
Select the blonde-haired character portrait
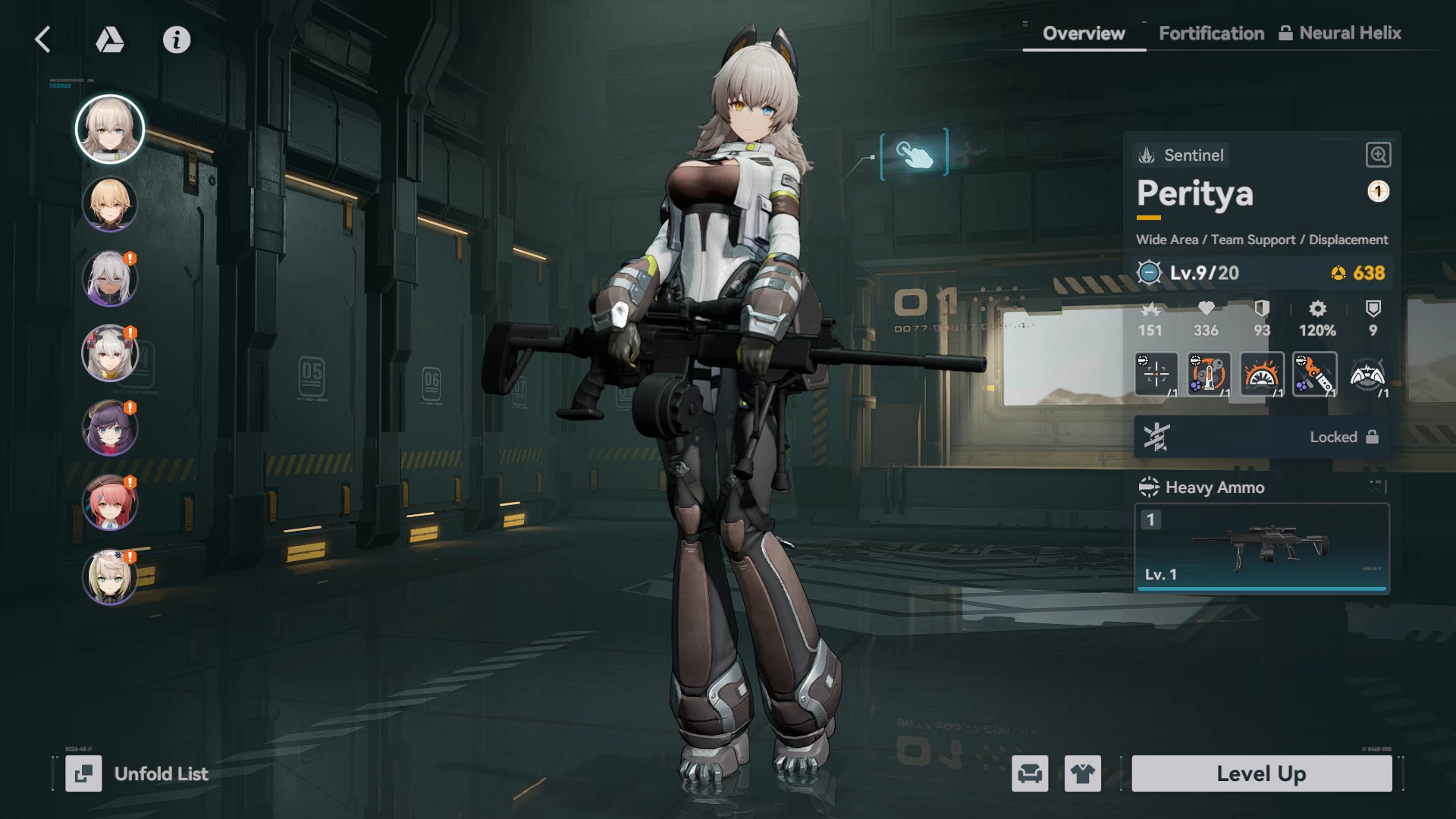110,204
